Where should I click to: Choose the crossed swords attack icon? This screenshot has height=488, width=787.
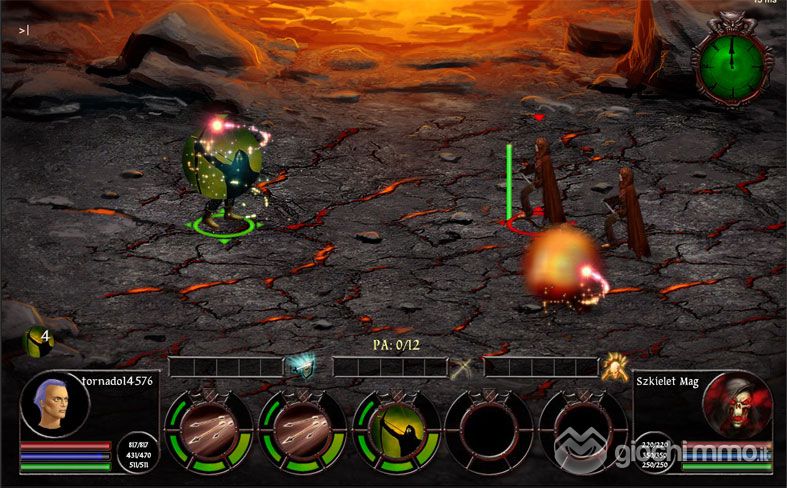[x=461, y=368]
